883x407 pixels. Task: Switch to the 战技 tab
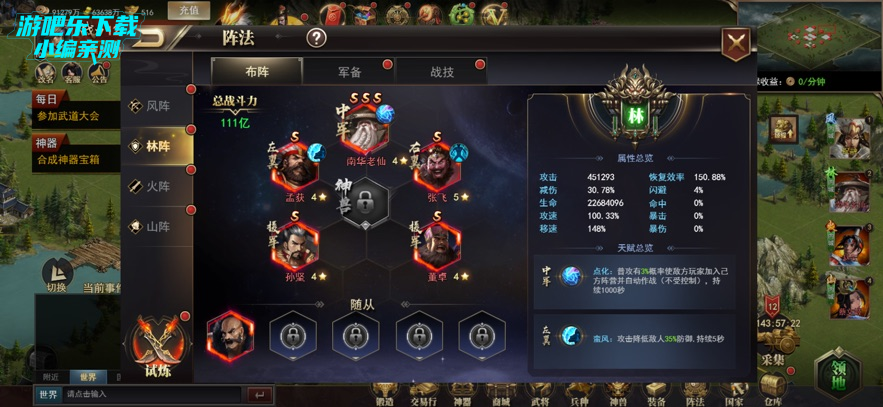(x=441, y=72)
